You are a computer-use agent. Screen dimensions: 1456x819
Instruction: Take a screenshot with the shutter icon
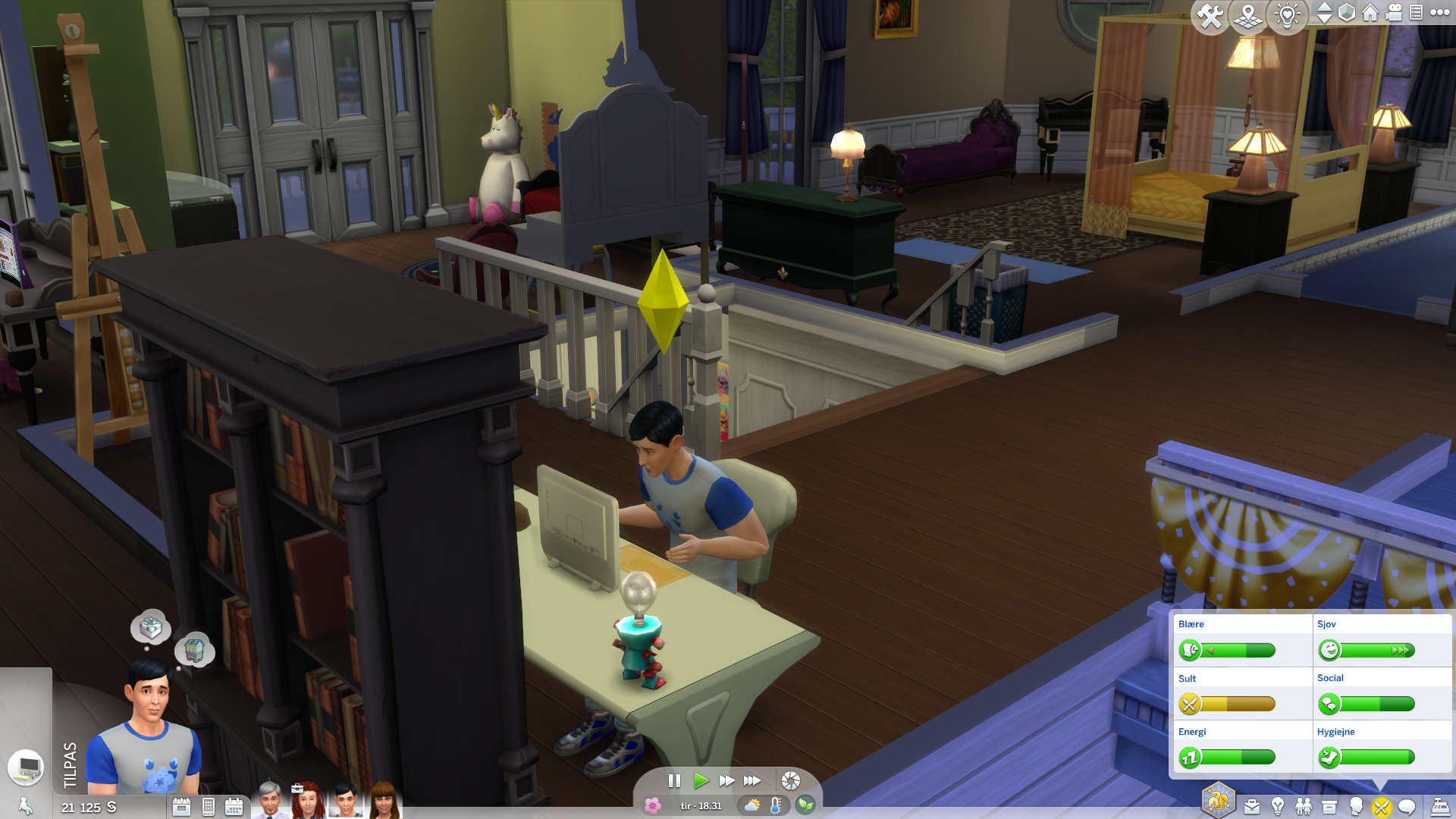click(790, 781)
